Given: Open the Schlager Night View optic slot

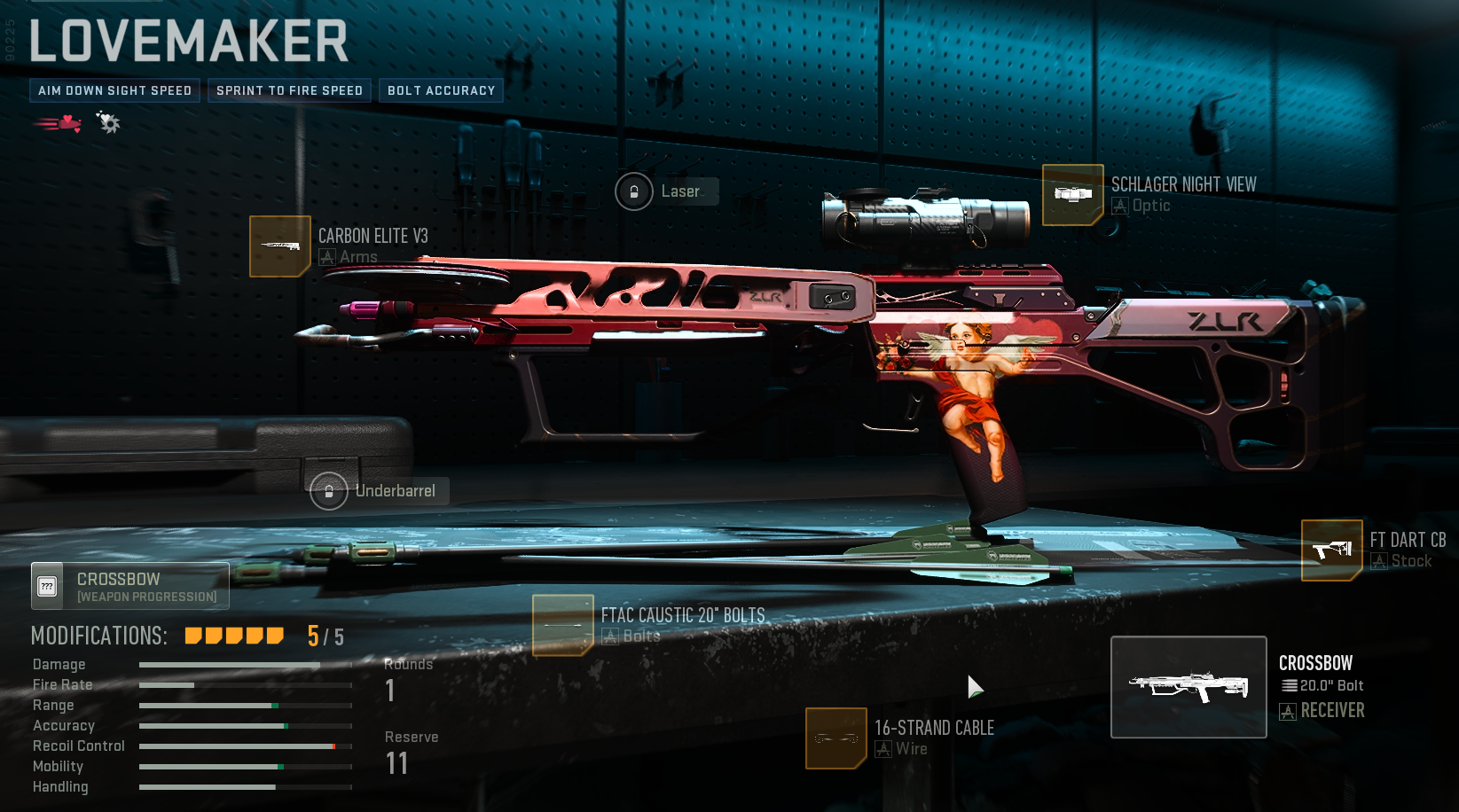Looking at the screenshot, I should (1072, 195).
